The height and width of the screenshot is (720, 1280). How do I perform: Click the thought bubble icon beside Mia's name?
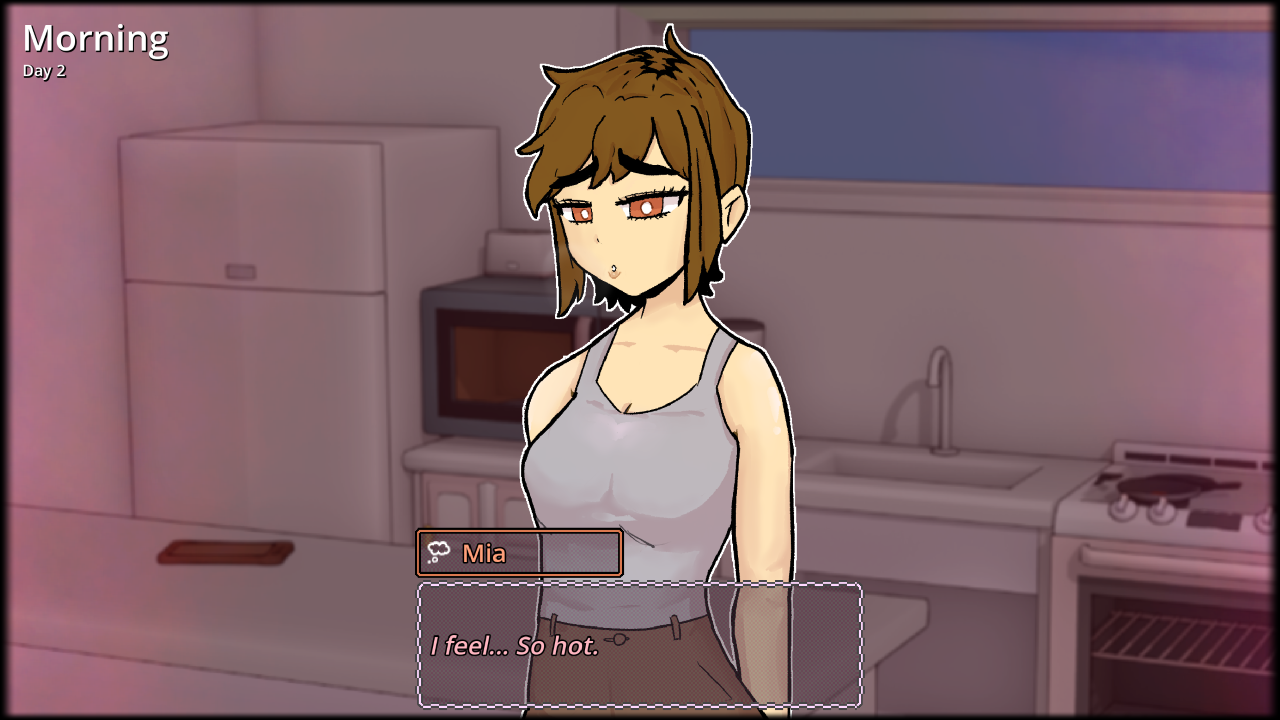tap(438, 551)
